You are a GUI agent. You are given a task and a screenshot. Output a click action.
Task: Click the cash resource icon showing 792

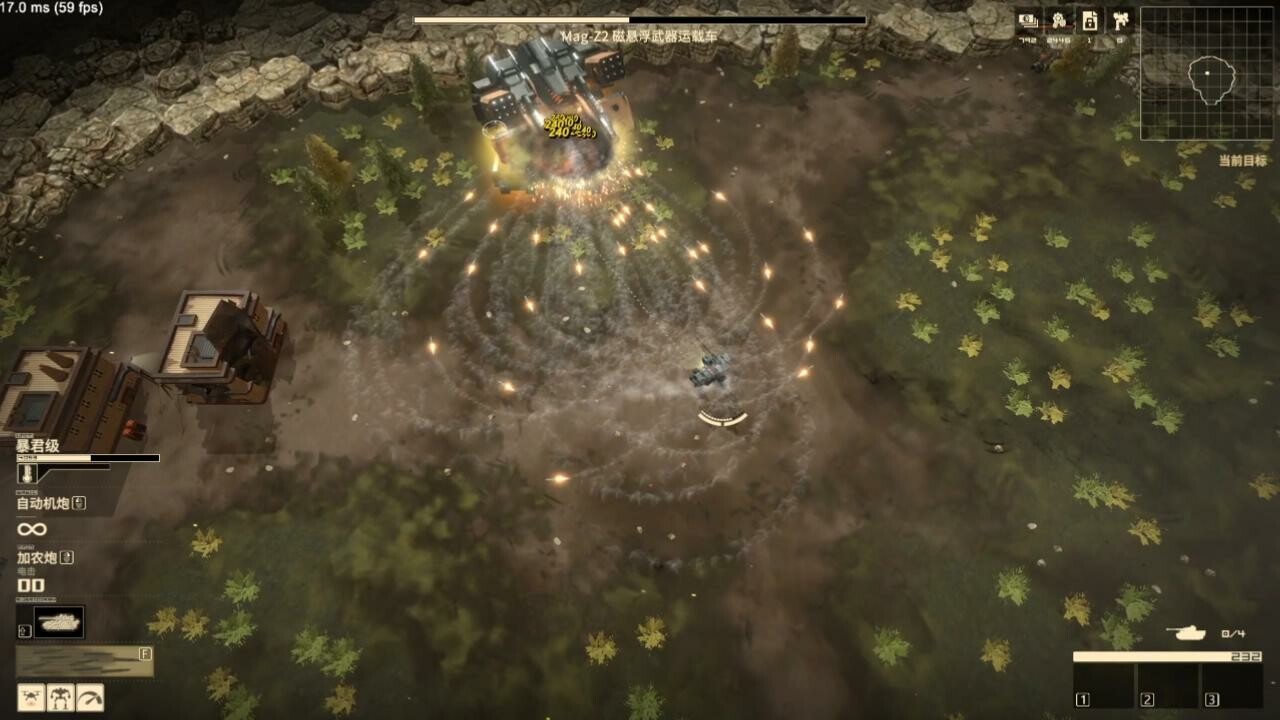[1028, 19]
